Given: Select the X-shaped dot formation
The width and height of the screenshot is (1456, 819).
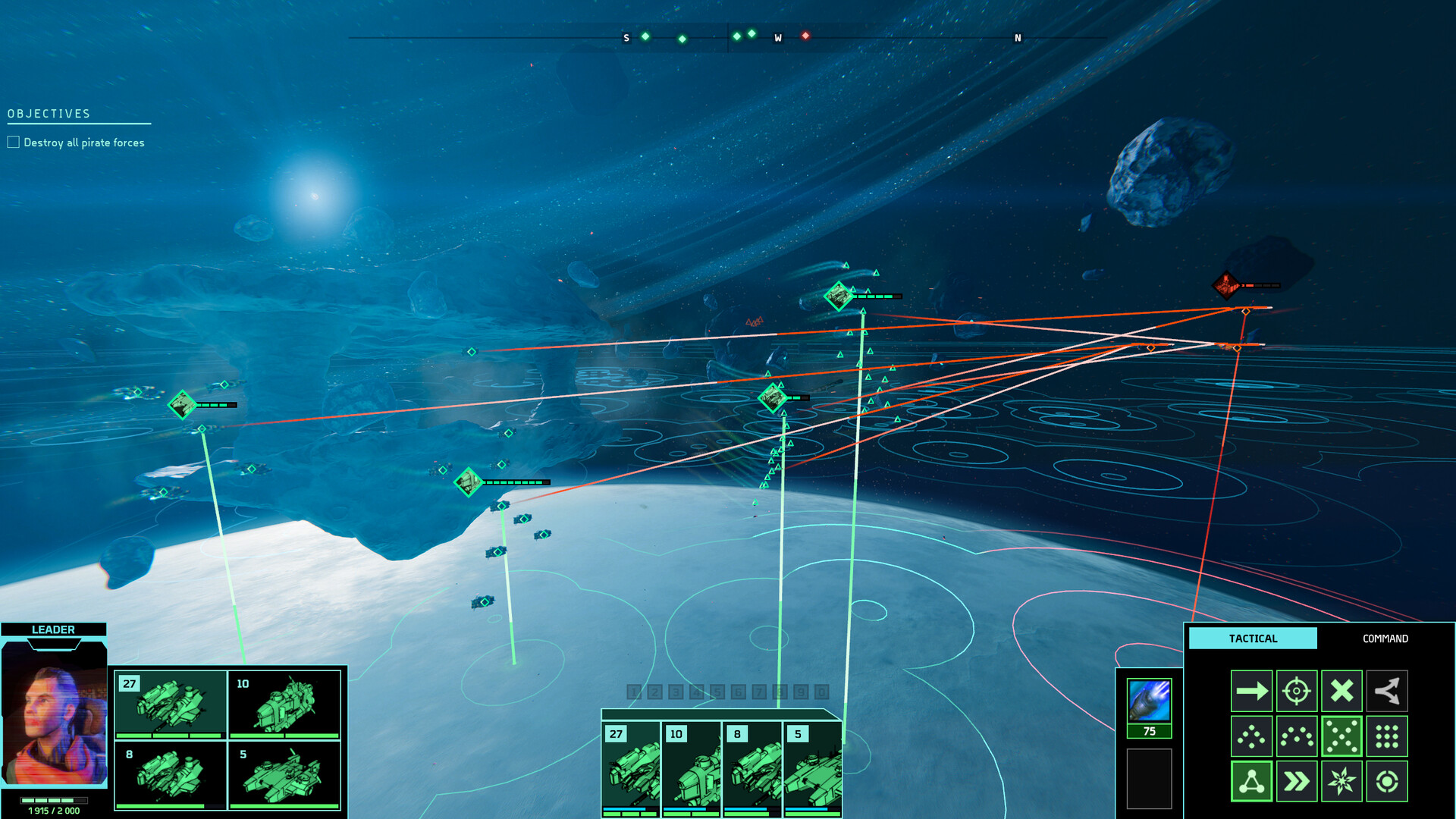Looking at the screenshot, I should point(1341,736).
